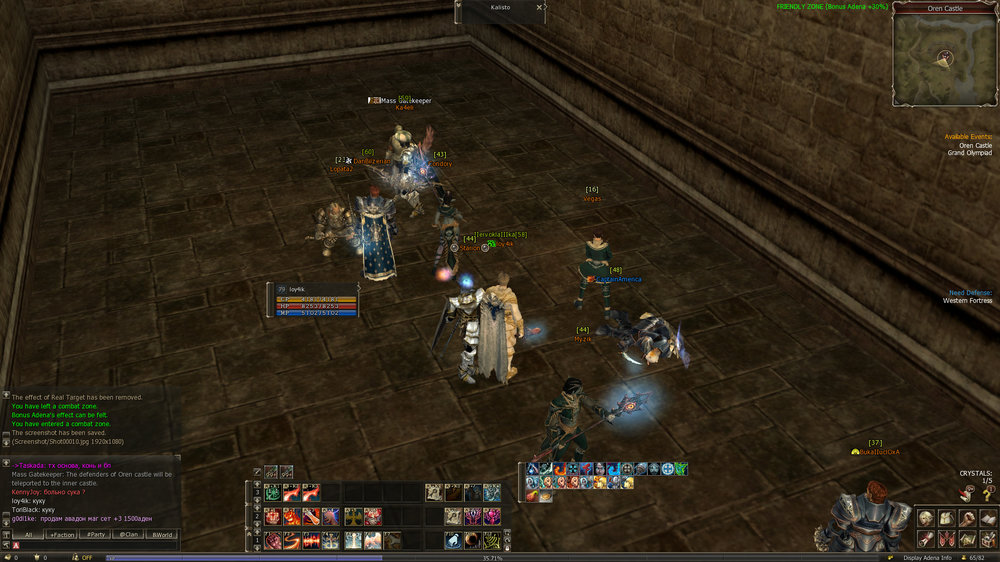Click the Display Adena Info button

point(925,557)
